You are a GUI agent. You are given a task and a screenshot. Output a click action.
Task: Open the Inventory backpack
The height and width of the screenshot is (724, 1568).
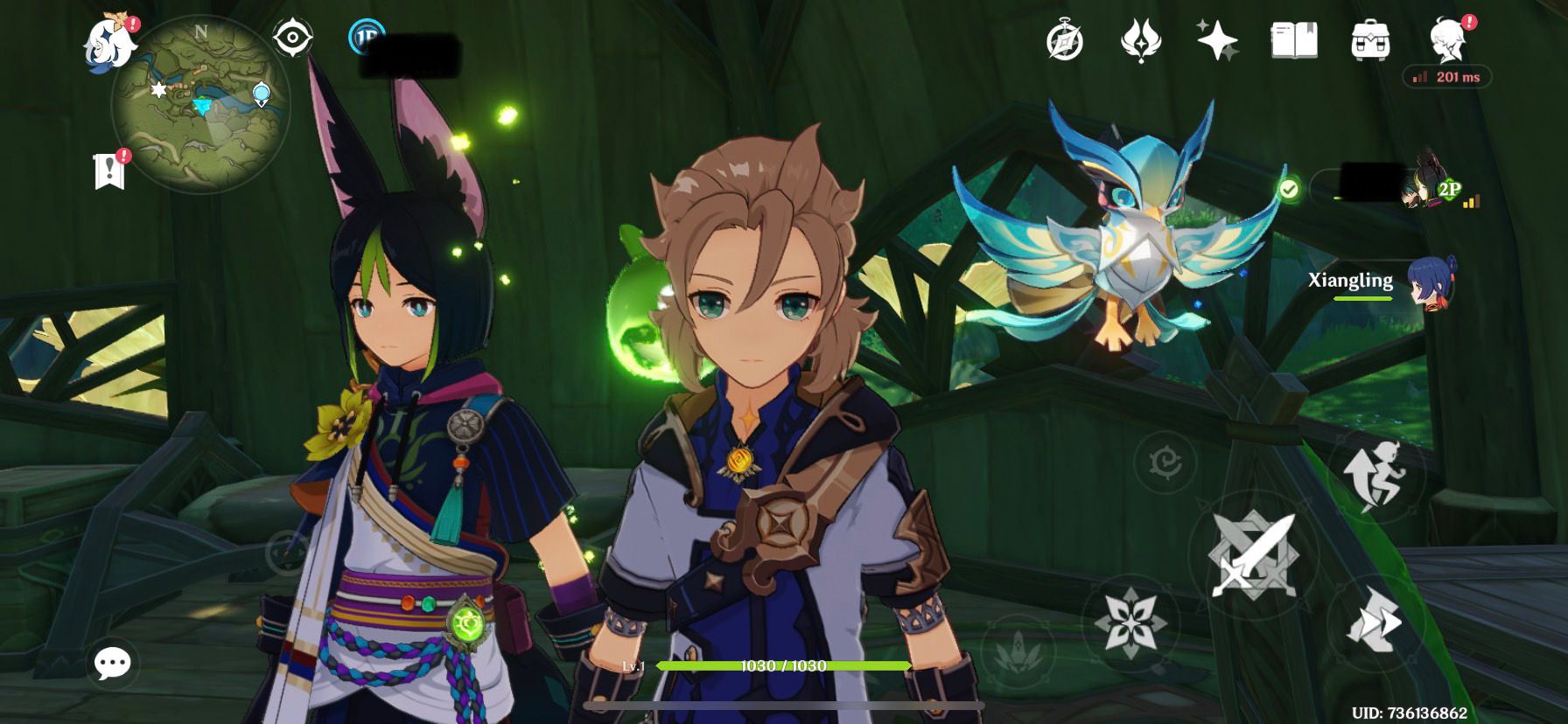point(1369,40)
